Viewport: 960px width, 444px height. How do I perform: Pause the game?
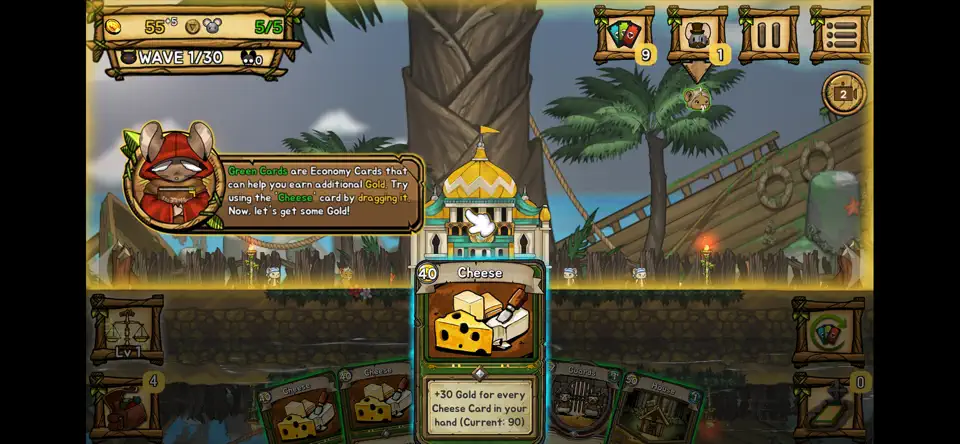(768, 36)
